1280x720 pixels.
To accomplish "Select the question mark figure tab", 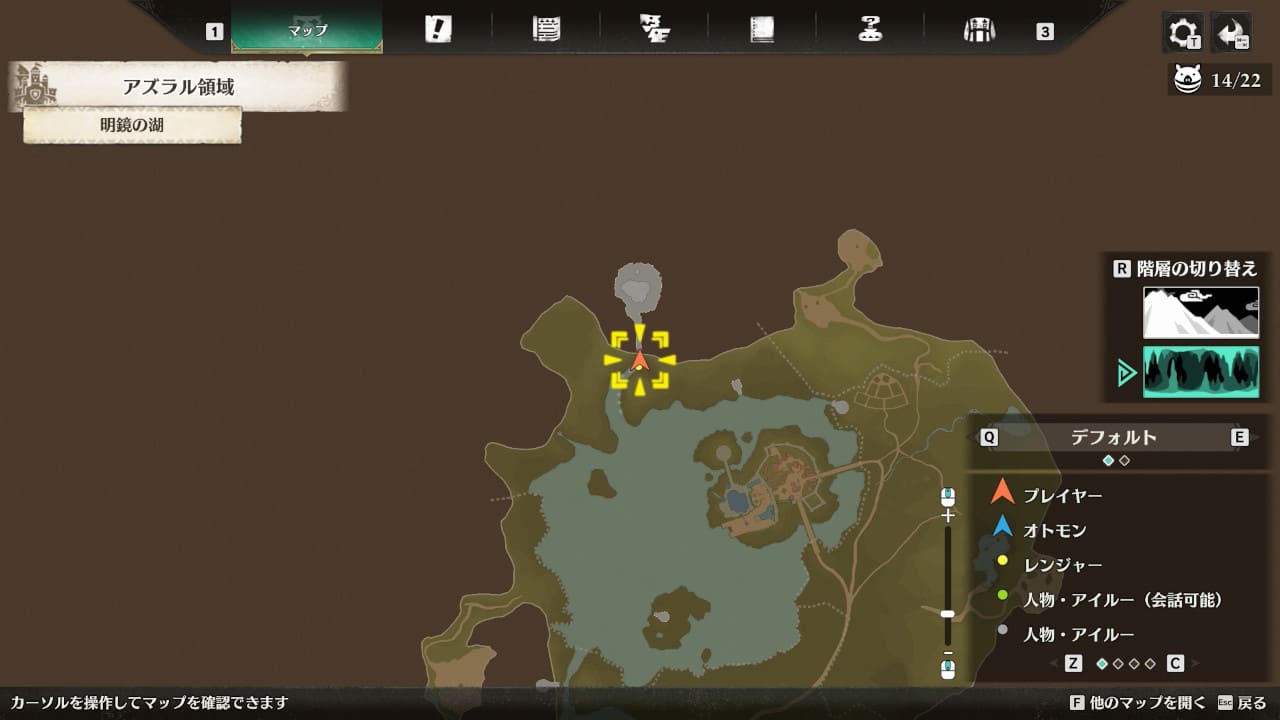I will coord(870,29).
